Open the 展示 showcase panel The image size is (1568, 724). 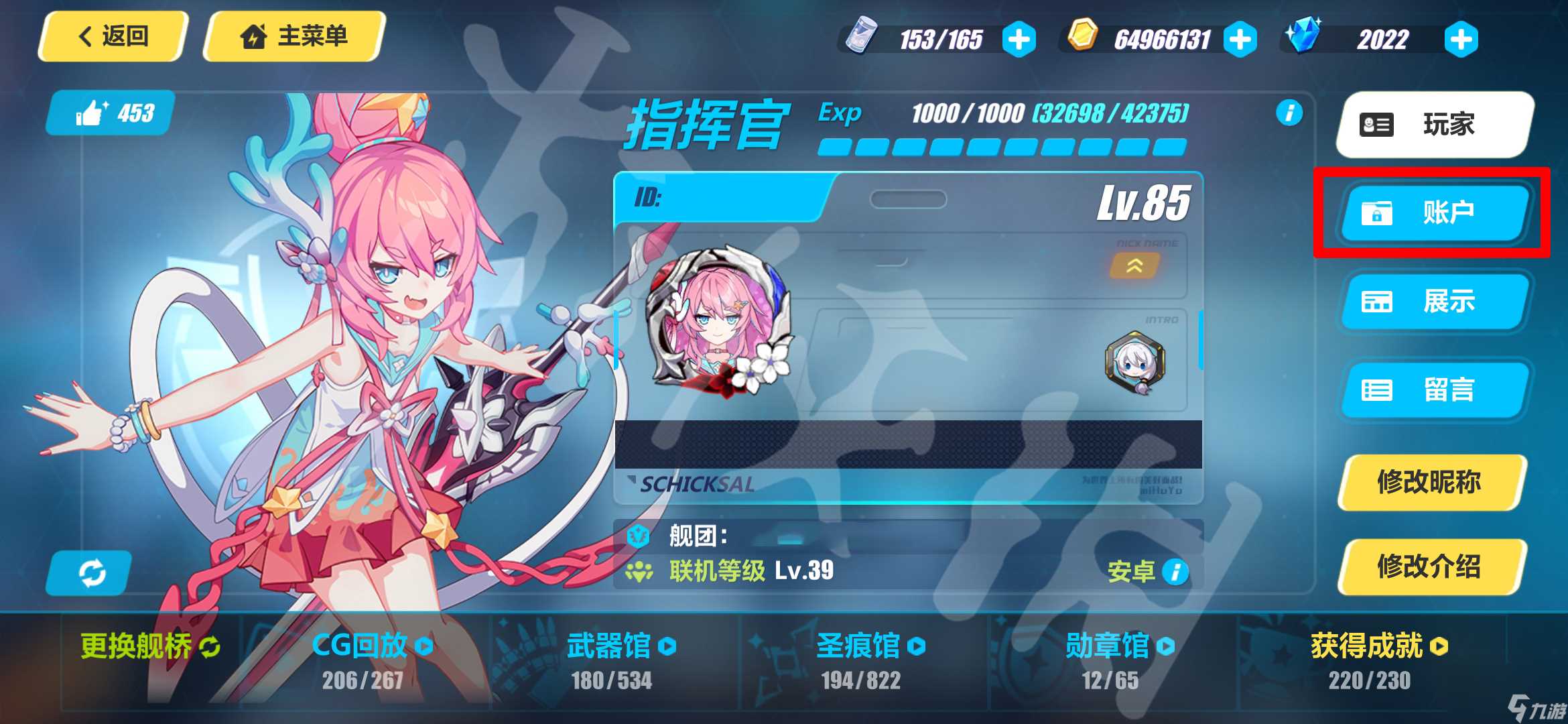coord(1434,302)
